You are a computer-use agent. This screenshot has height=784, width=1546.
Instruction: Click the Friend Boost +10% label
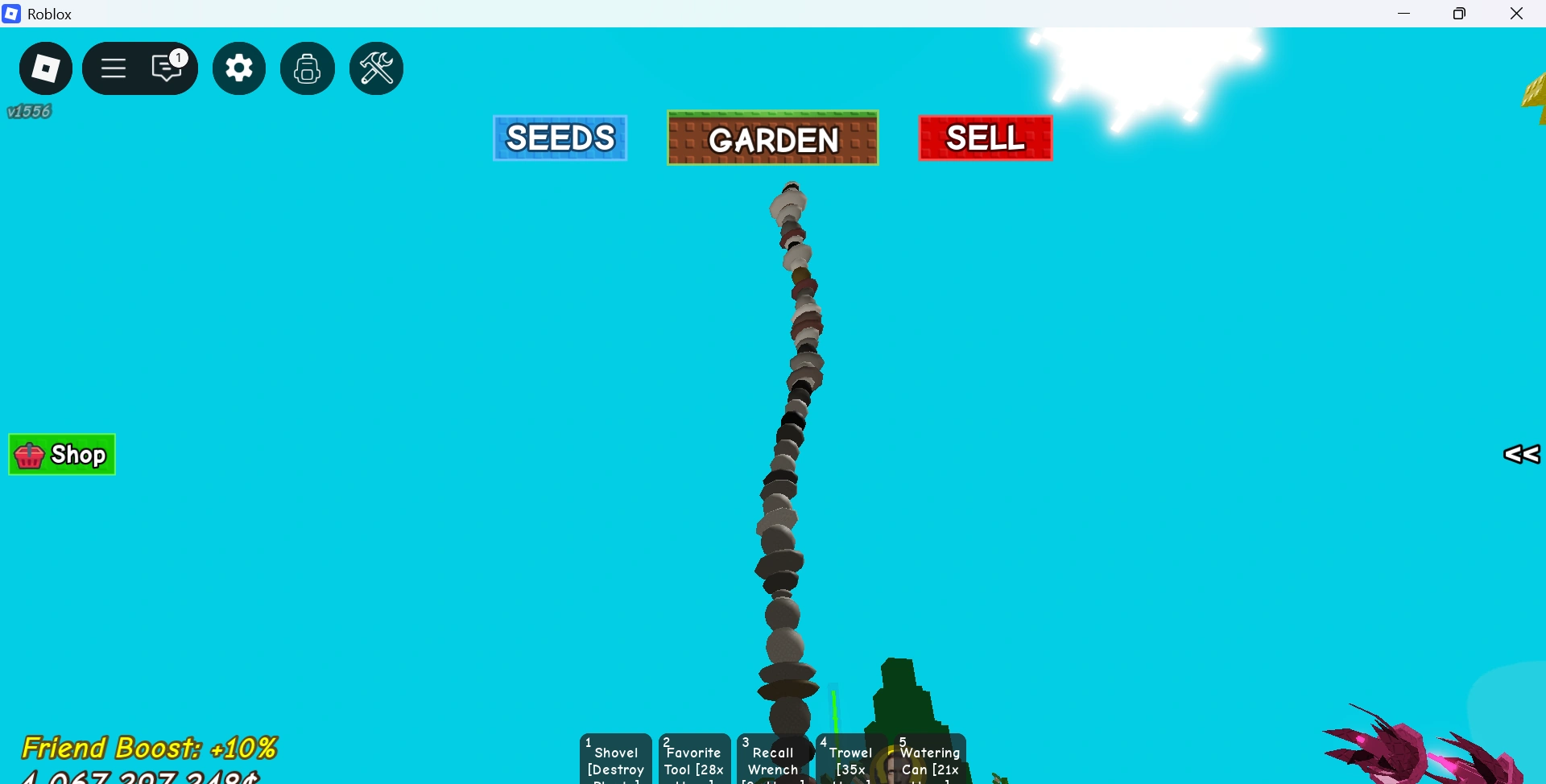[x=151, y=748]
